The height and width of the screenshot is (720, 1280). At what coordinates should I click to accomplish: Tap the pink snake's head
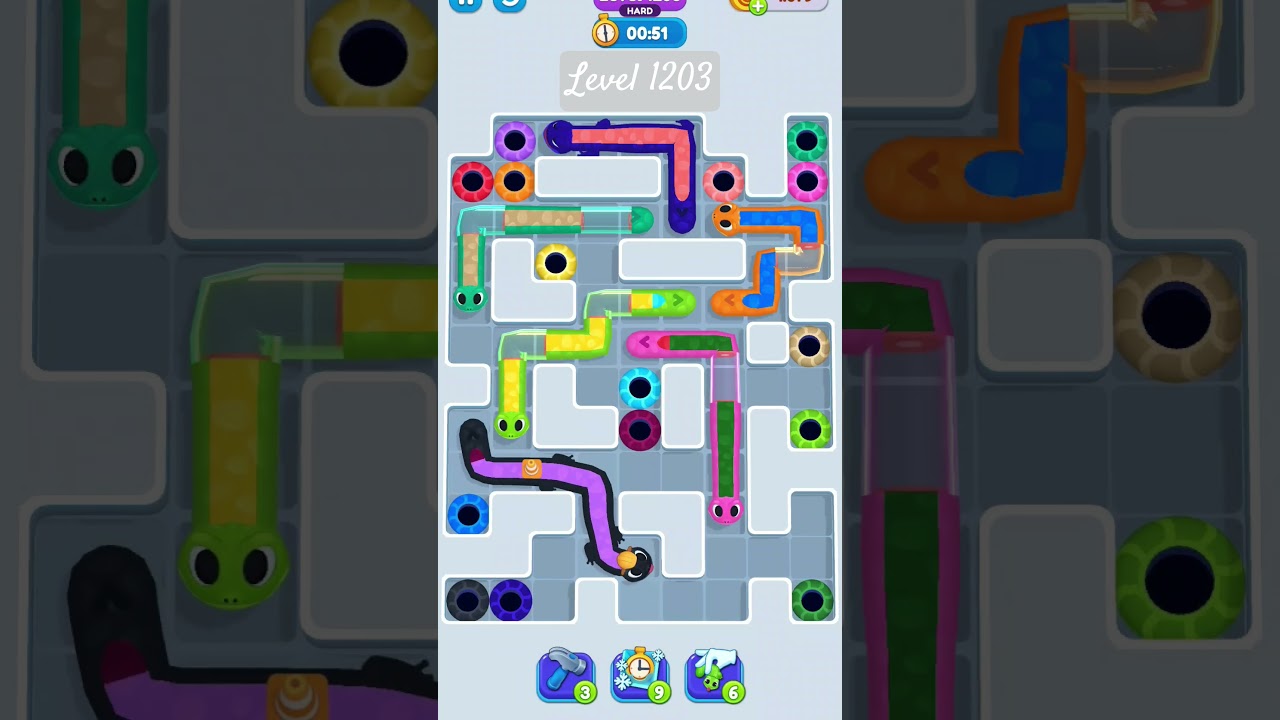728,510
